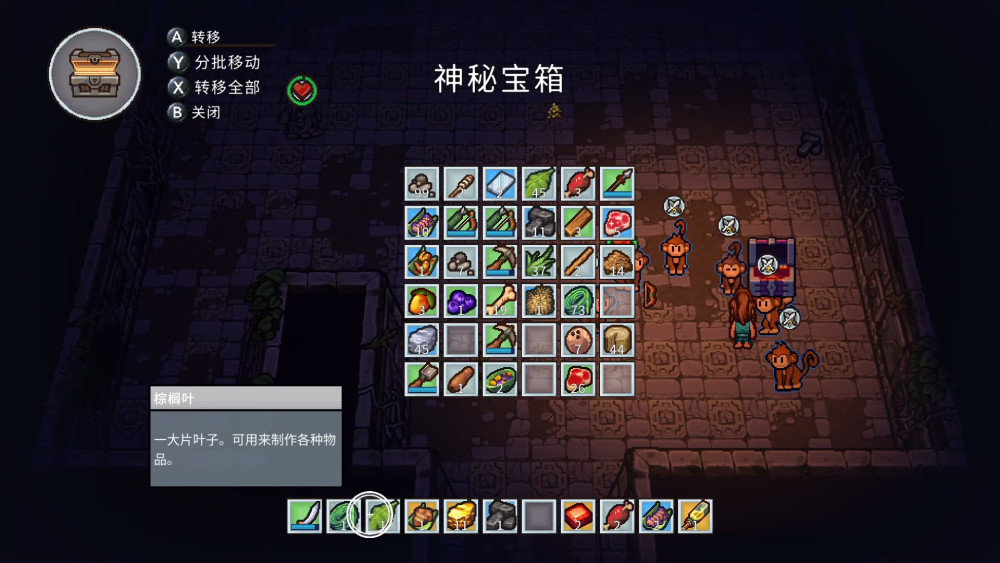The image size is (1000, 563).
Task: Choose the wood plank stack in chest
Action: 578,222
